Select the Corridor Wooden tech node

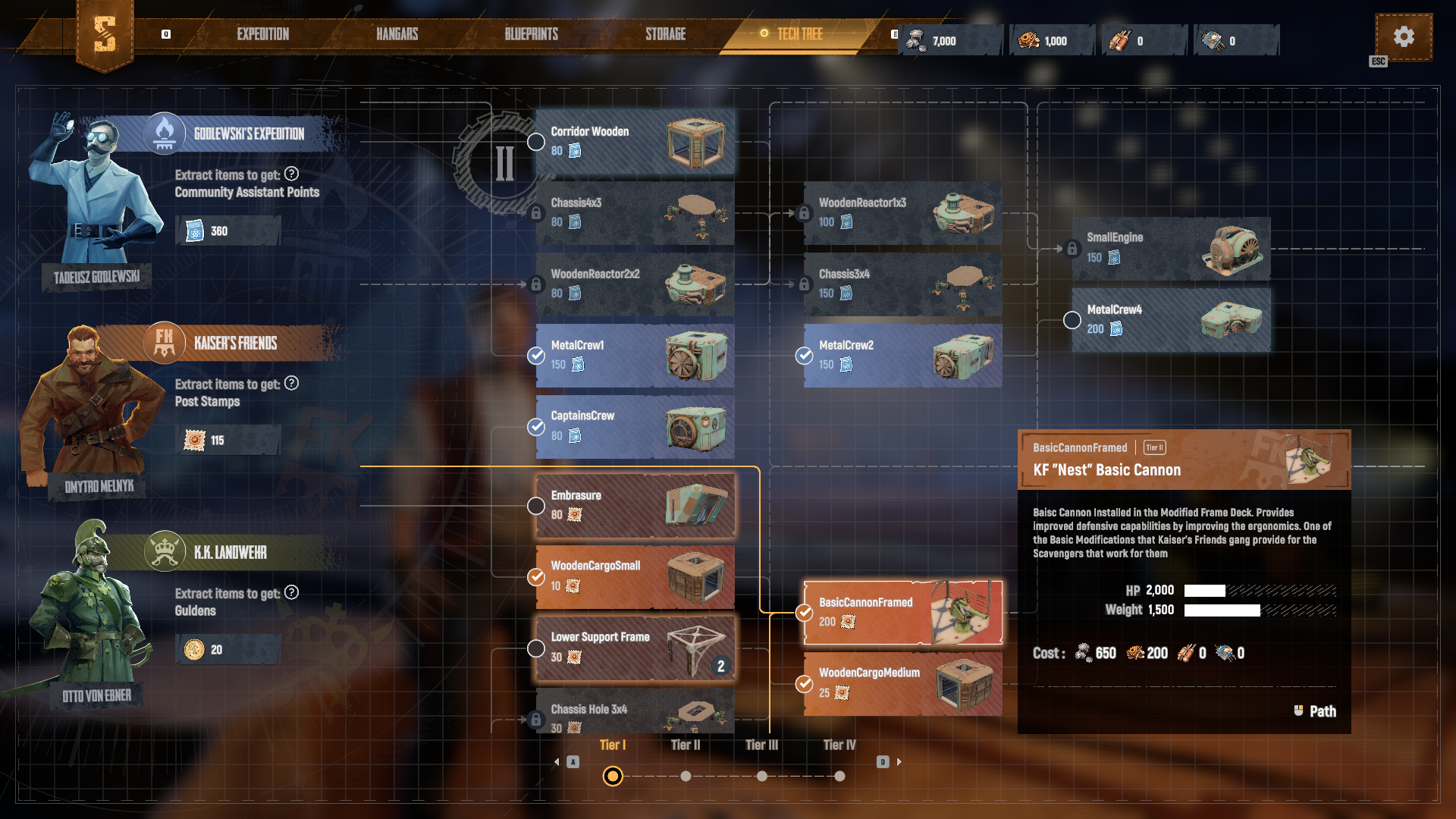pos(635,142)
